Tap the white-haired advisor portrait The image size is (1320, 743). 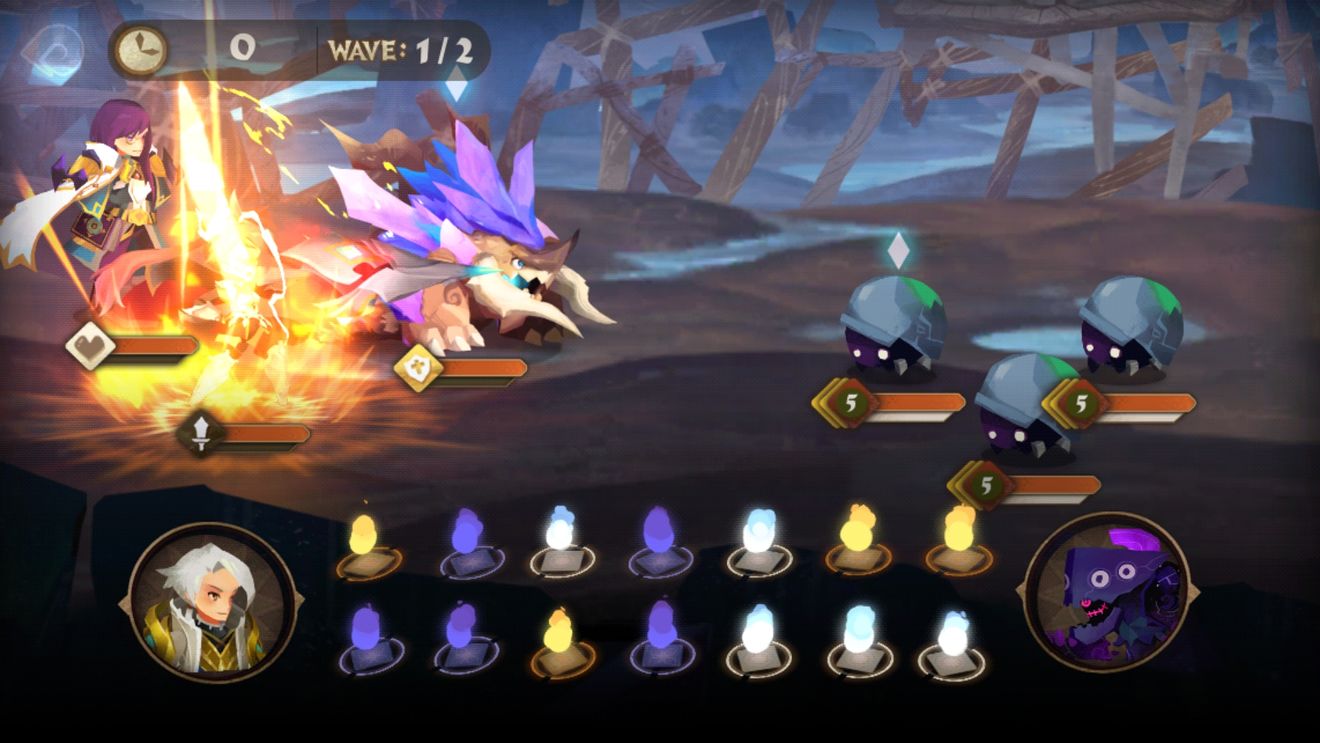[213, 604]
